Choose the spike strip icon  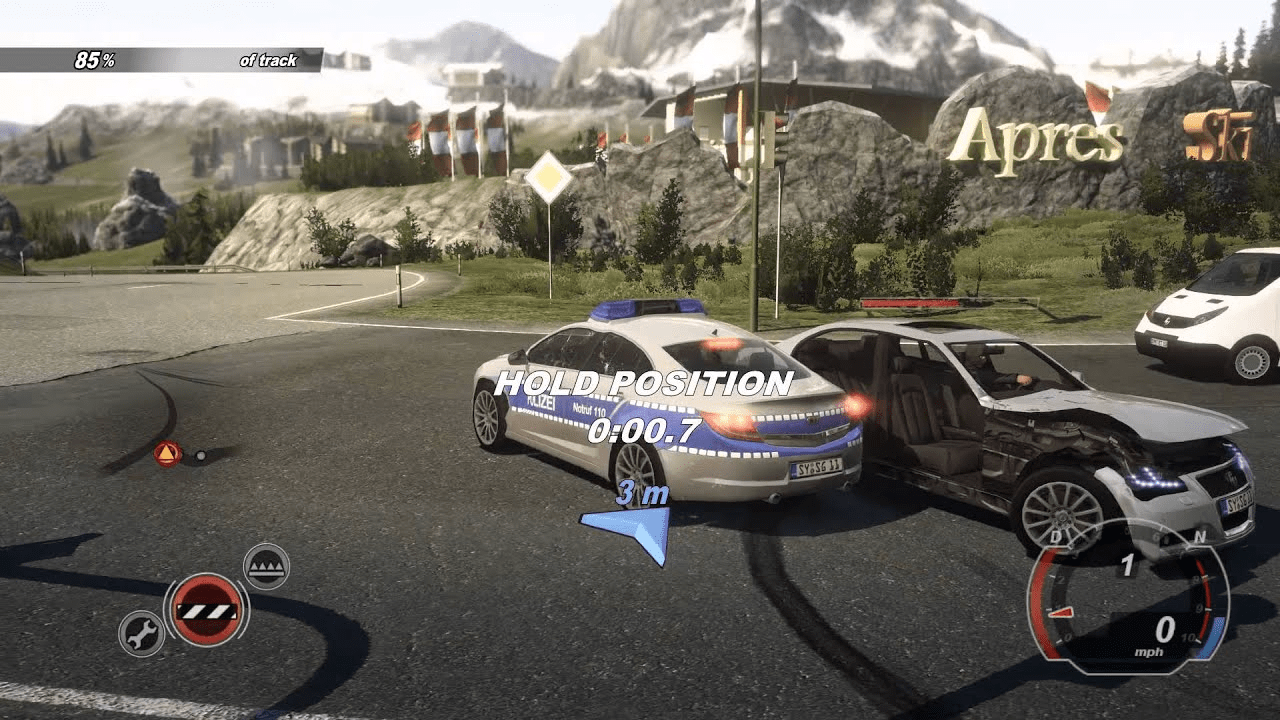click(266, 566)
